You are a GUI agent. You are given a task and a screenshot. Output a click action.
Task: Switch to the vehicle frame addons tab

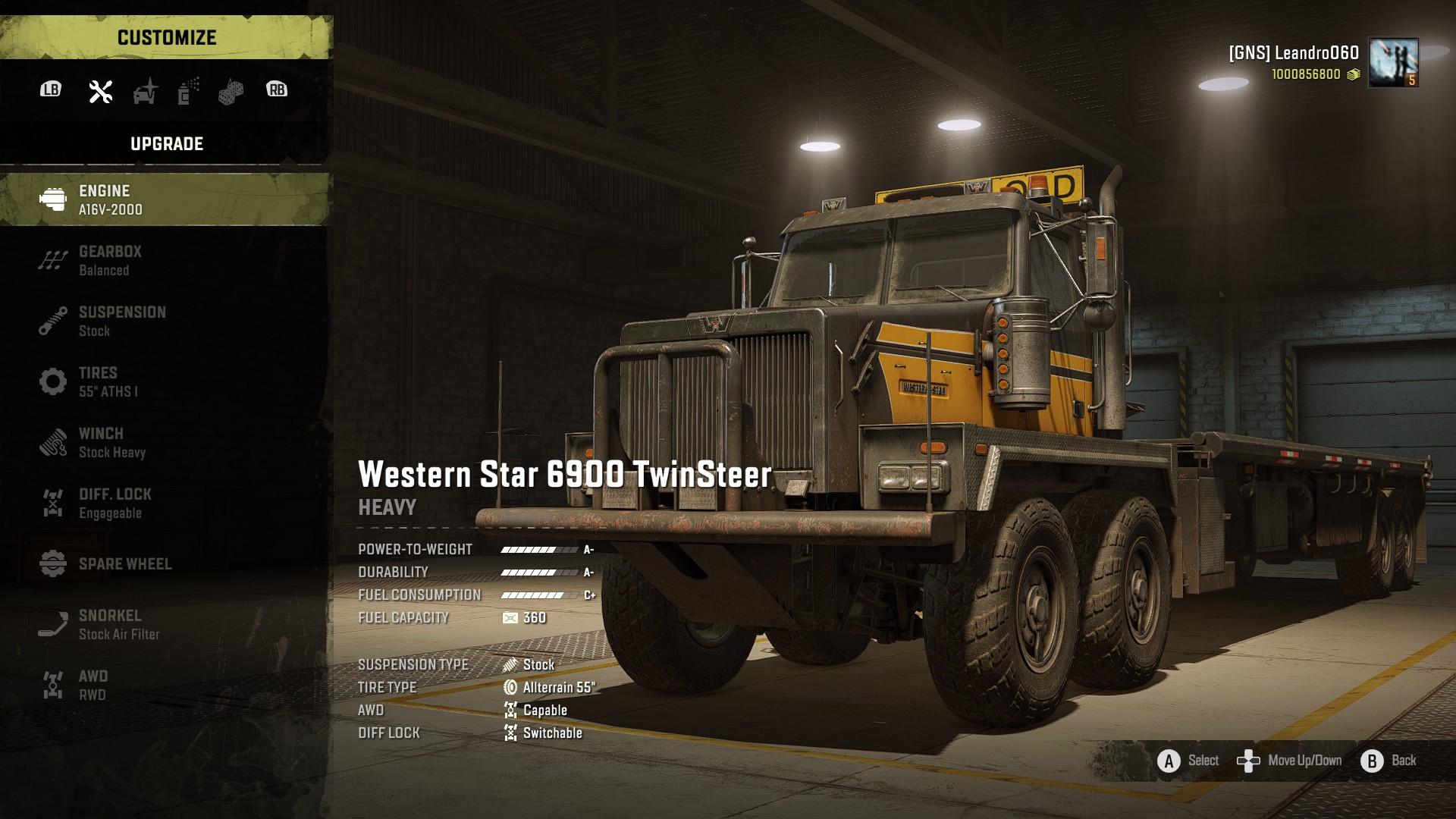point(145,91)
